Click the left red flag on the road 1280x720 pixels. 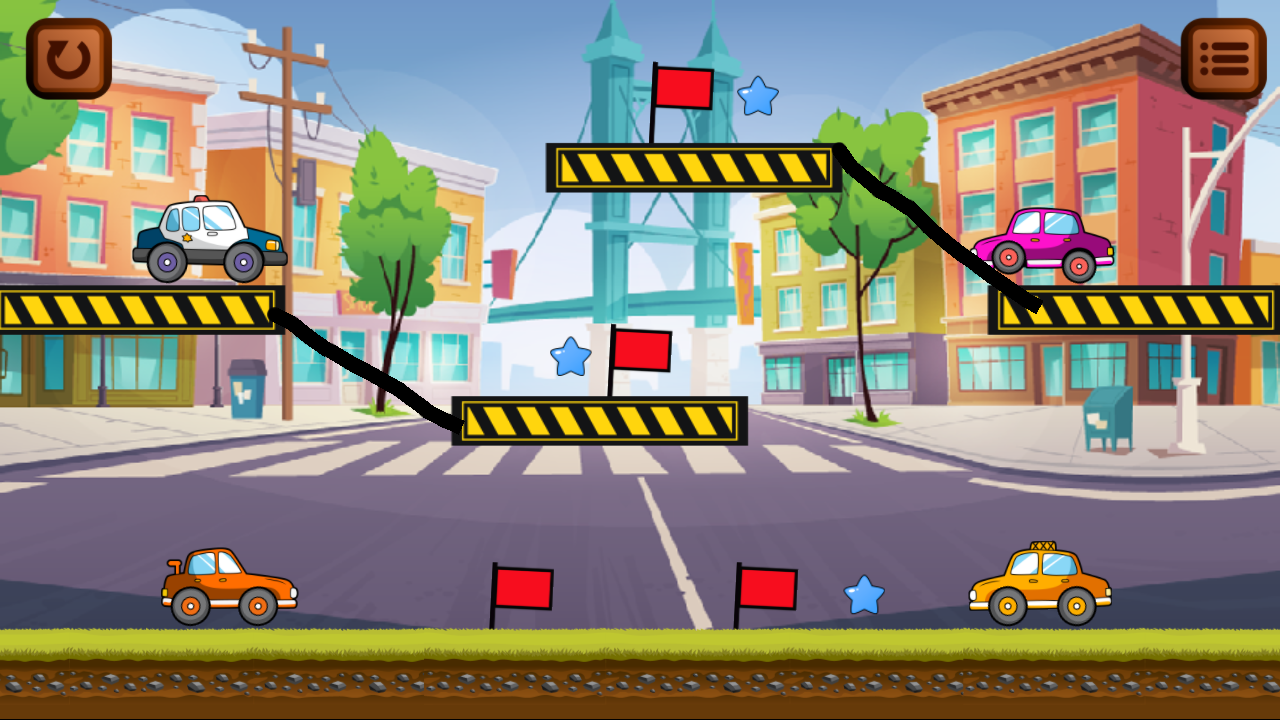click(x=524, y=587)
